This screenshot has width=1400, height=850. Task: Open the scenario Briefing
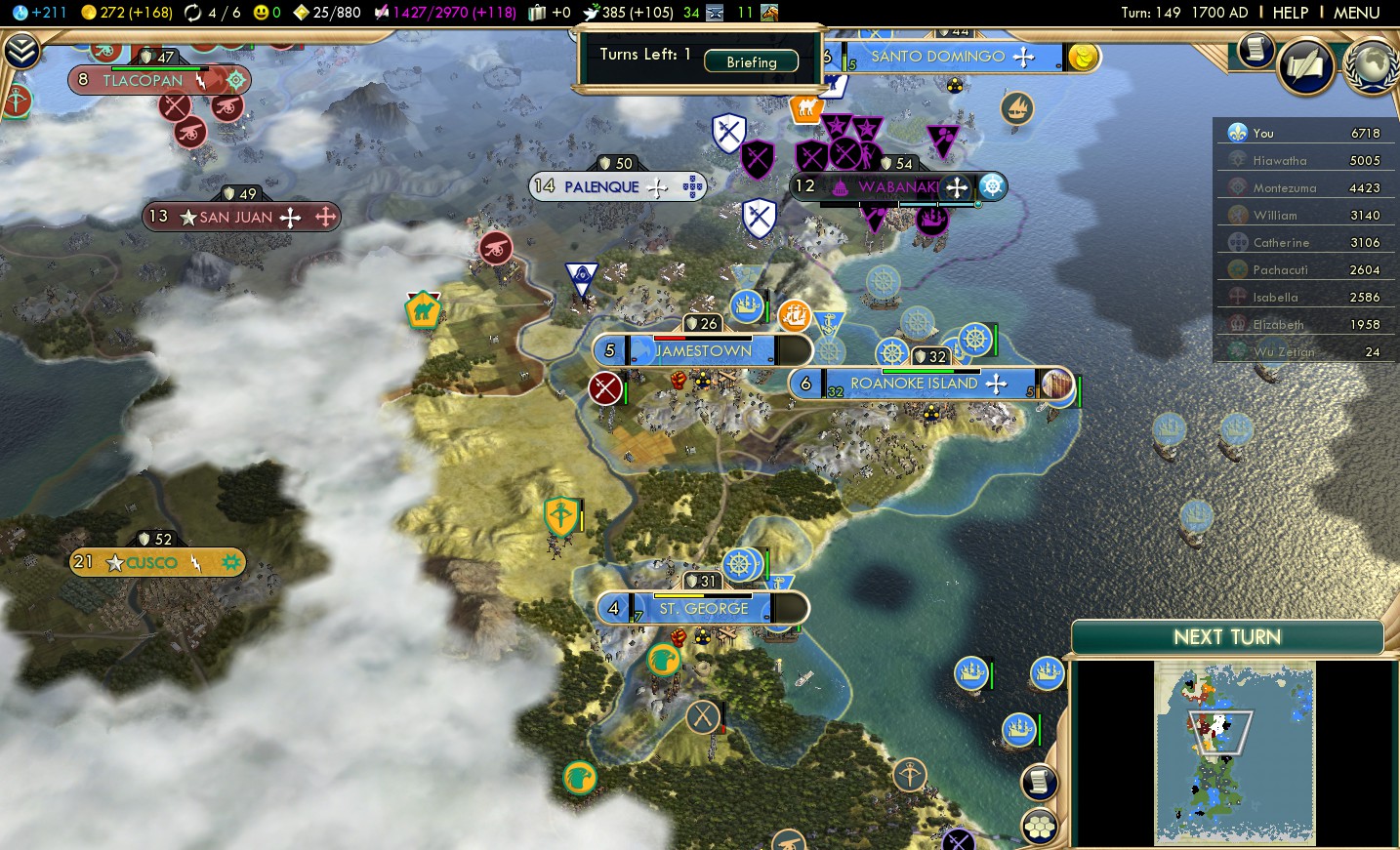coord(751,61)
